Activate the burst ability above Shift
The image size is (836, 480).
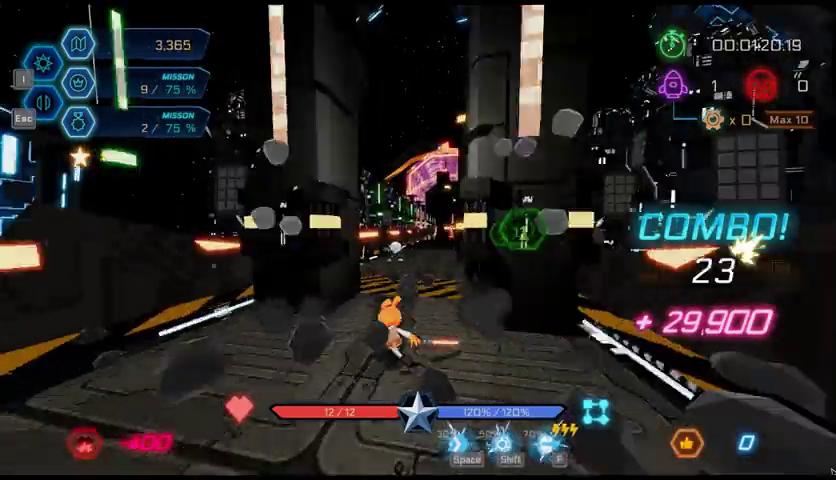coord(503,443)
